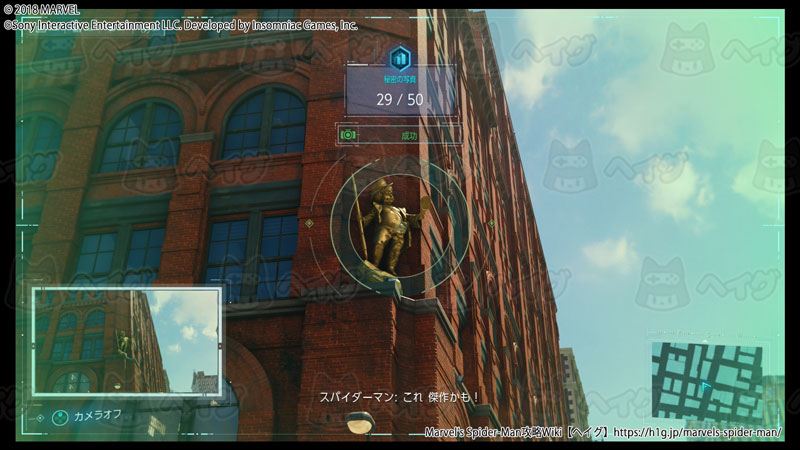Select the captured photo preview thumbnail
This screenshot has height=450, width=800.
coord(126,340)
